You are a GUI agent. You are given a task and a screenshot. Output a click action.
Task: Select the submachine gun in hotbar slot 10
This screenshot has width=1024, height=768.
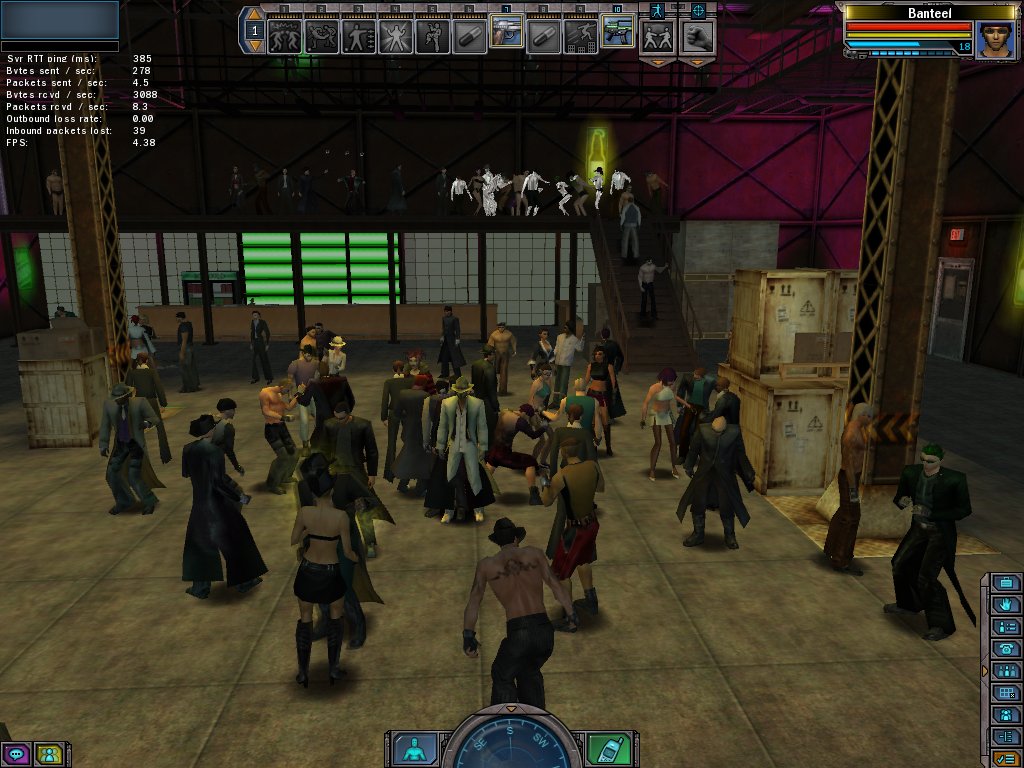616,35
